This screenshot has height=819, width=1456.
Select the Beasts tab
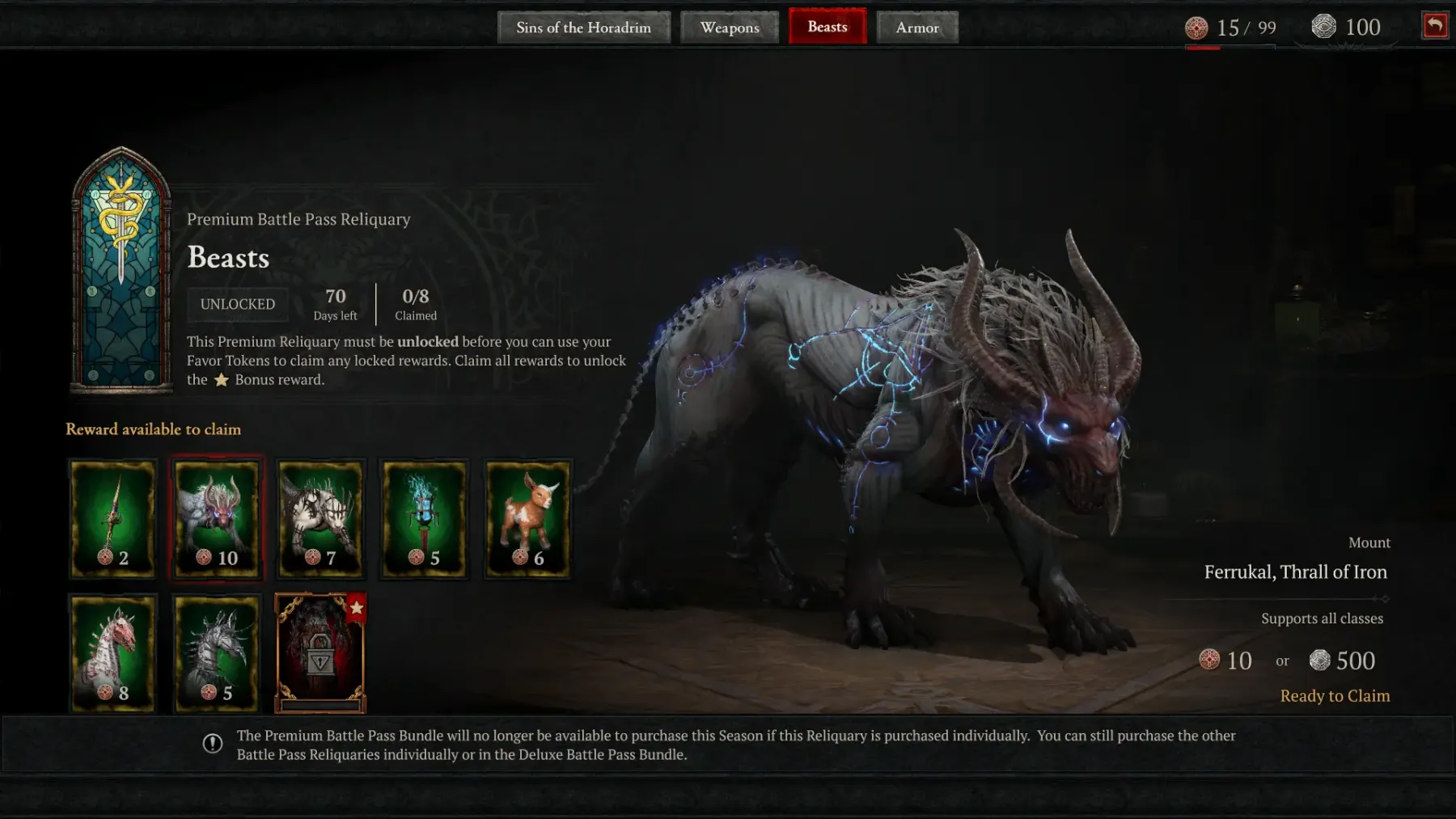click(x=827, y=27)
